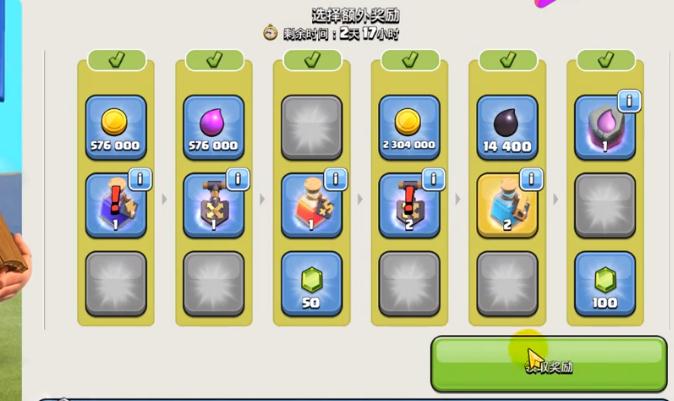Pick the 2 304 000 gold reward
The width and height of the screenshot is (674, 401).
coord(409,127)
